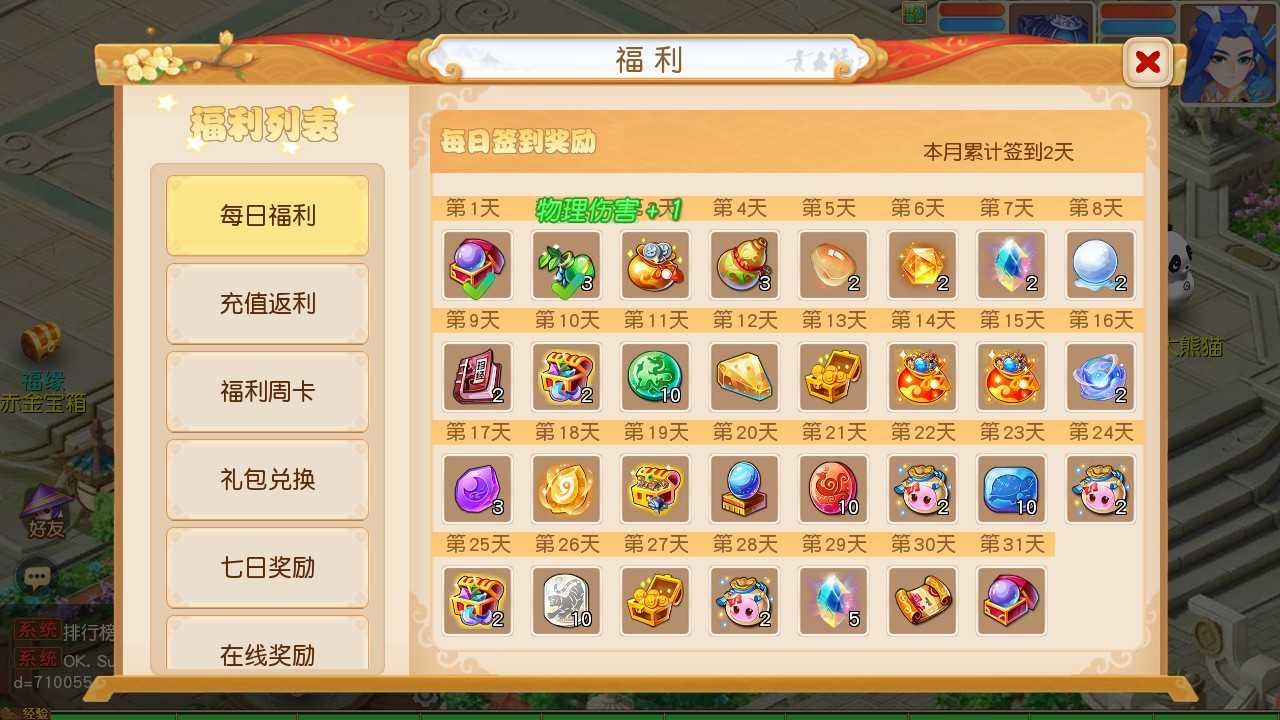The width and height of the screenshot is (1280, 720).
Task: Open the 在线奖励 section
Action: pos(267,655)
